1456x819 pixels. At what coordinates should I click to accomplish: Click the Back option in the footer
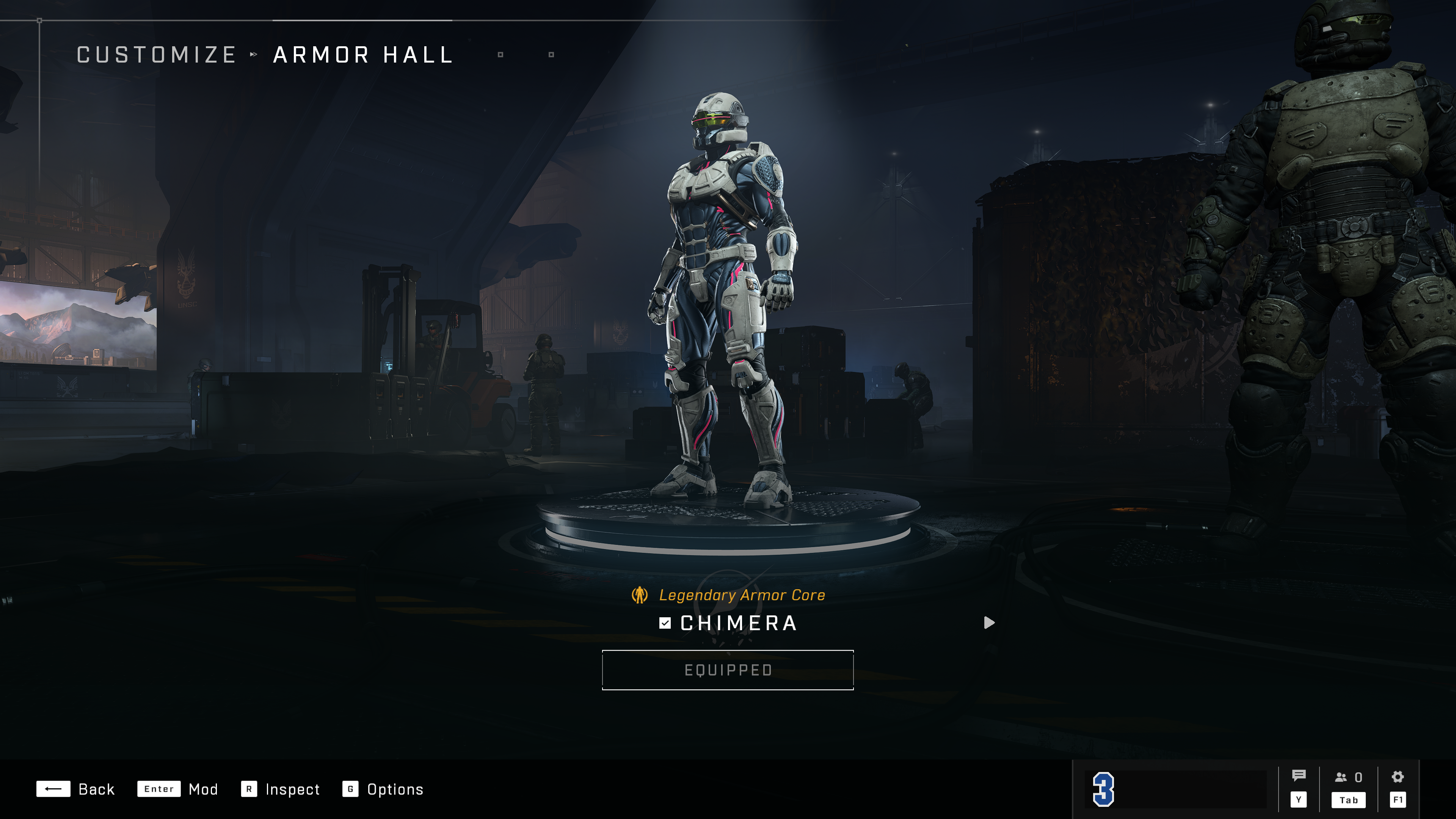pyautogui.click(x=76, y=789)
